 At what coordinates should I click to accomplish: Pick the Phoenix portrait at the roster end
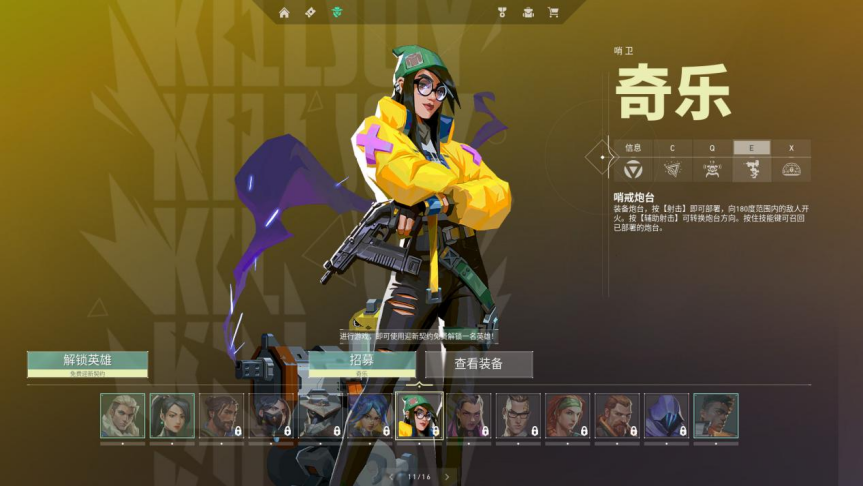pyautogui.click(x=715, y=415)
